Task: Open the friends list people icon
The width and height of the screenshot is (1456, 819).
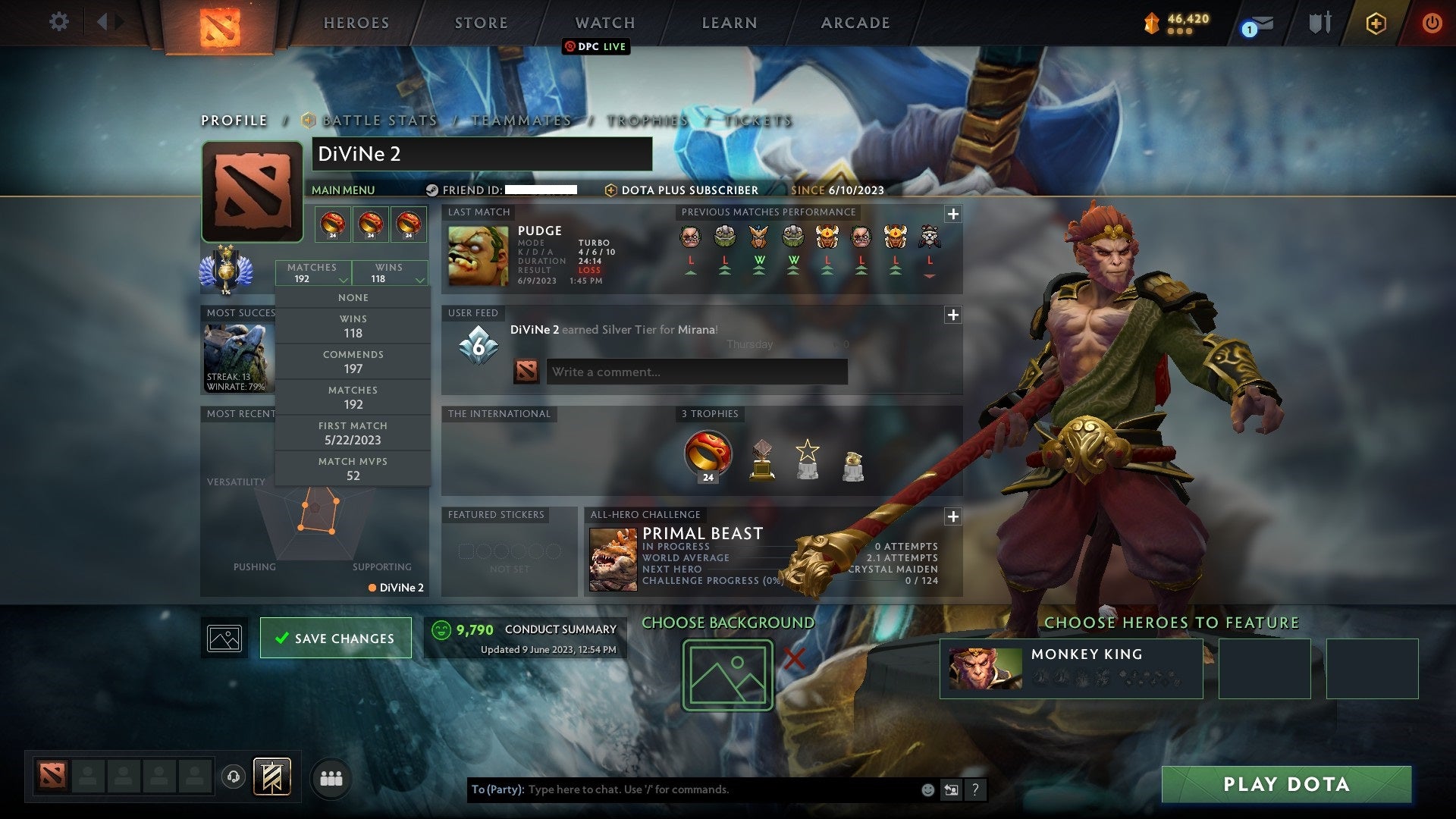Action: pos(331,777)
